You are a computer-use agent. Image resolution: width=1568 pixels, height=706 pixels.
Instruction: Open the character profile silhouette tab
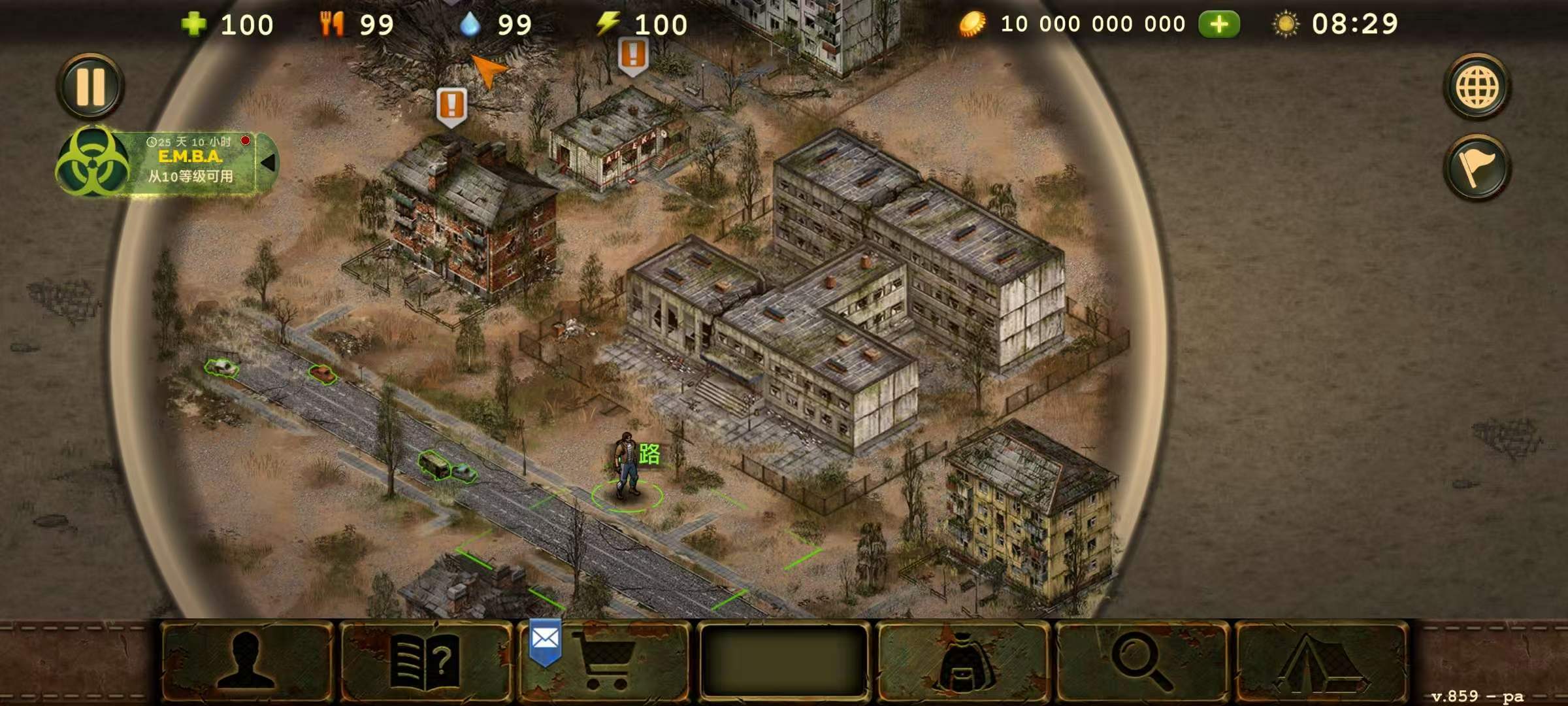(246, 662)
